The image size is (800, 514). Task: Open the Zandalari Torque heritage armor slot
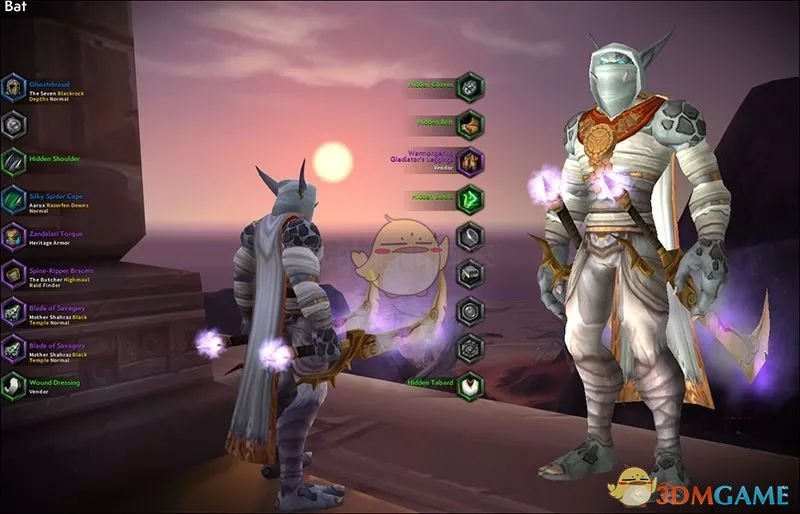[13, 236]
